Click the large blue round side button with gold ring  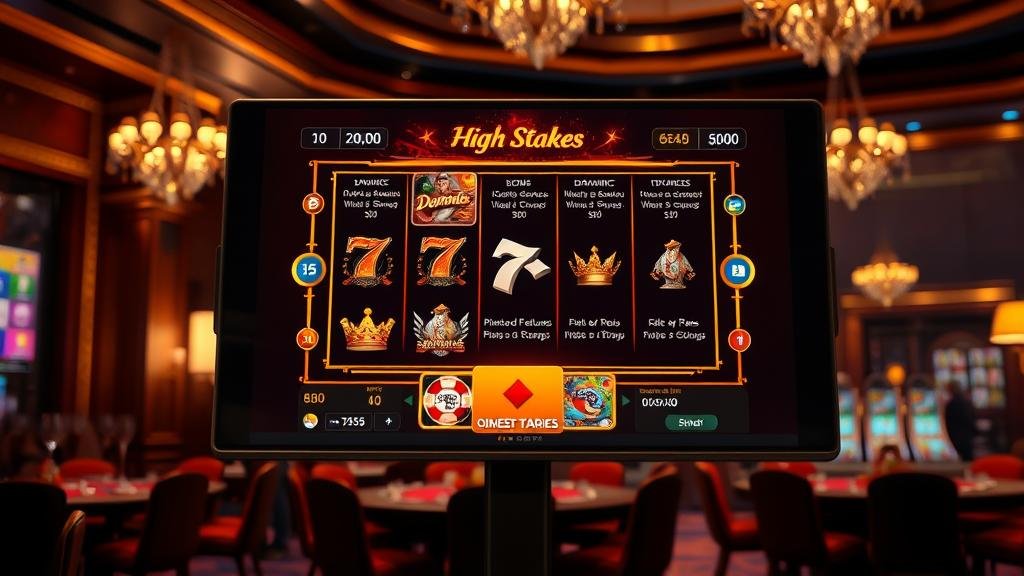(x=737, y=270)
